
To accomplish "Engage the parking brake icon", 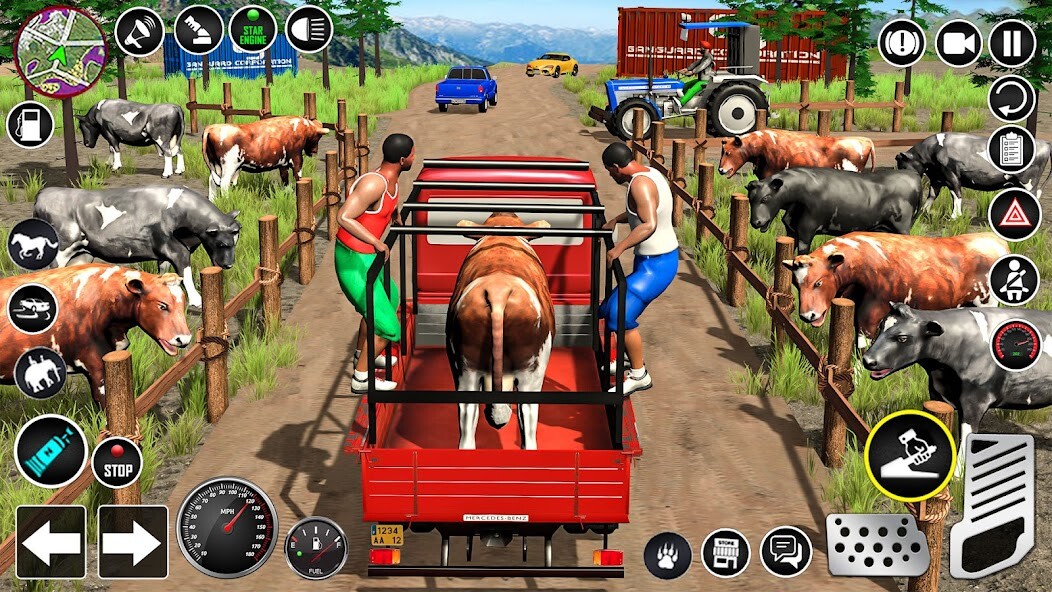I will 902,44.
